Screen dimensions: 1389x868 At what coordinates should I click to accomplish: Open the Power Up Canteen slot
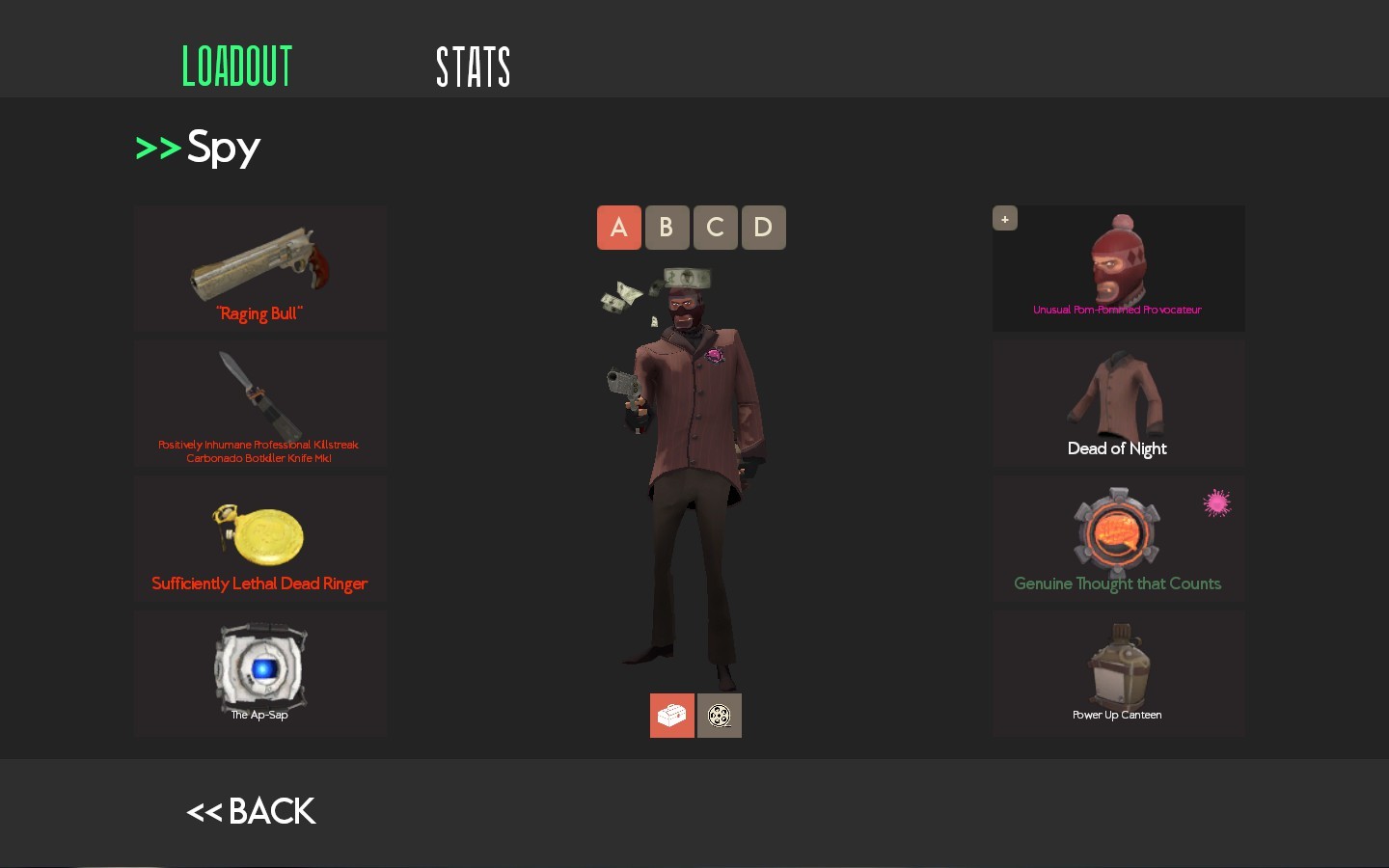(x=1117, y=672)
